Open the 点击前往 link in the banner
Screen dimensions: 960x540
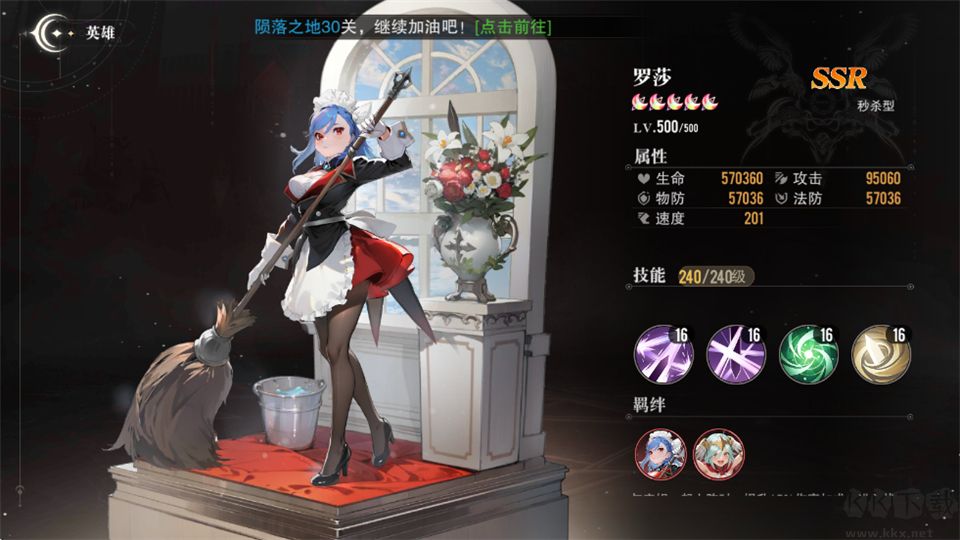coord(514,27)
